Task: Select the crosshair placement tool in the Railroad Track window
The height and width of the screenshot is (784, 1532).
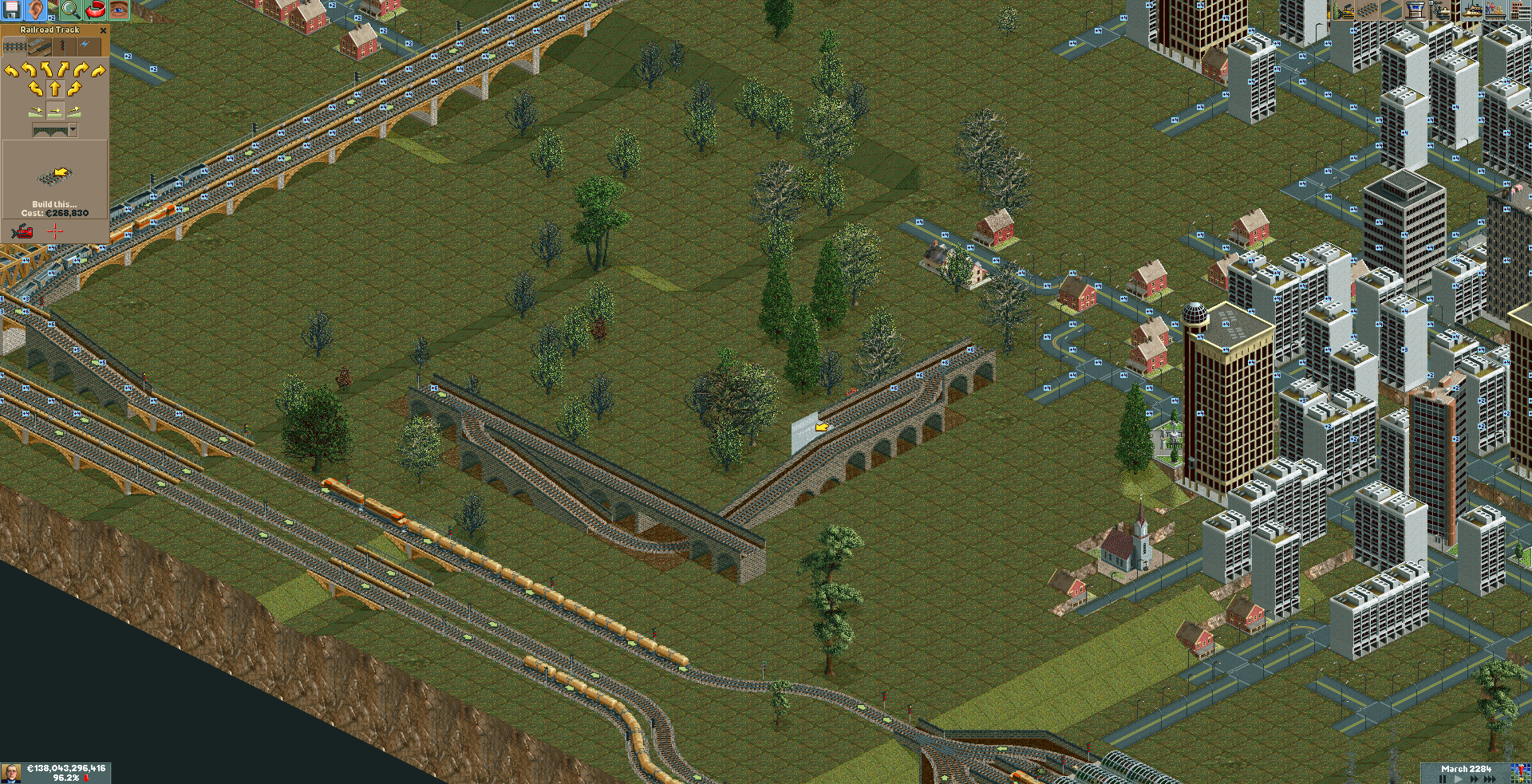Action: pyautogui.click(x=54, y=231)
